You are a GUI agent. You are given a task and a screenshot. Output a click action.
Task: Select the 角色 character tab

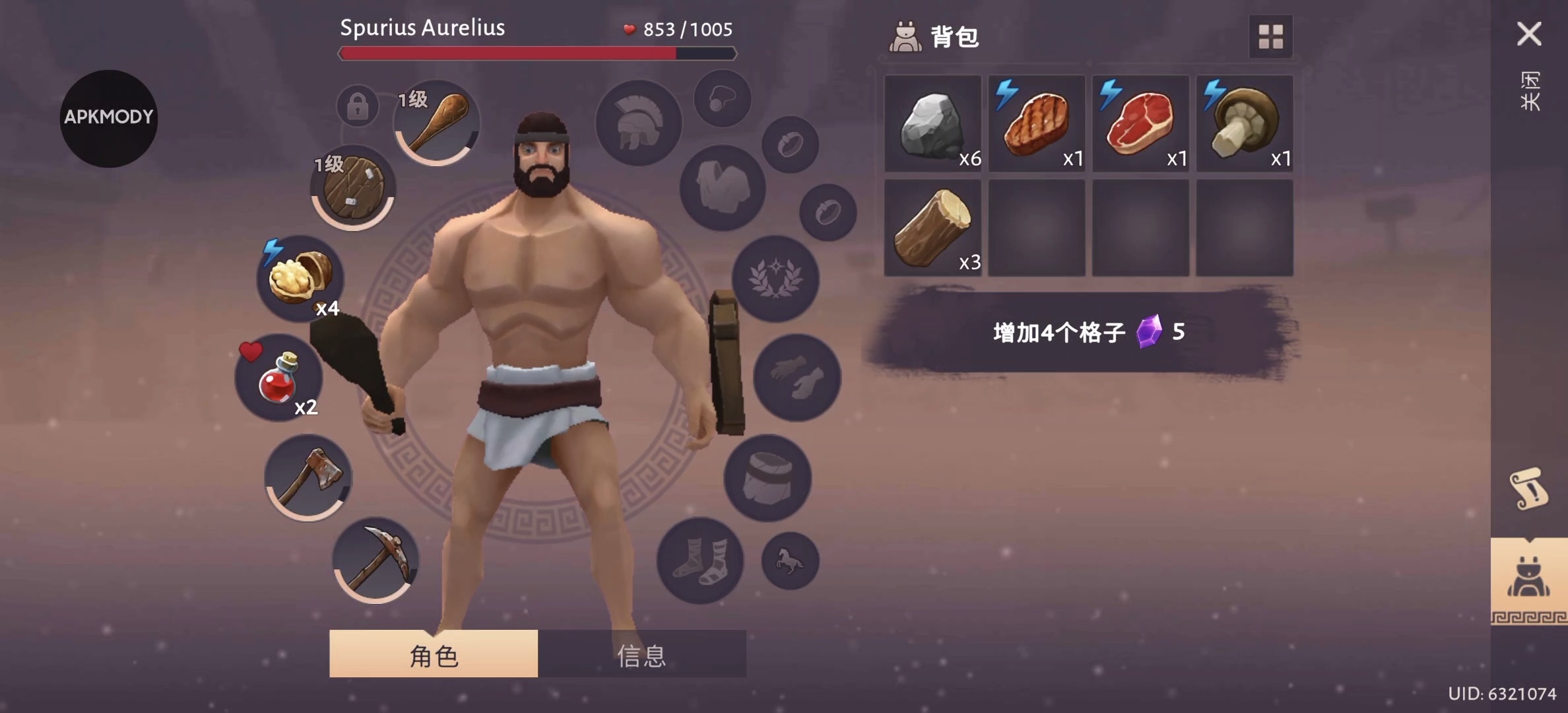[434, 655]
